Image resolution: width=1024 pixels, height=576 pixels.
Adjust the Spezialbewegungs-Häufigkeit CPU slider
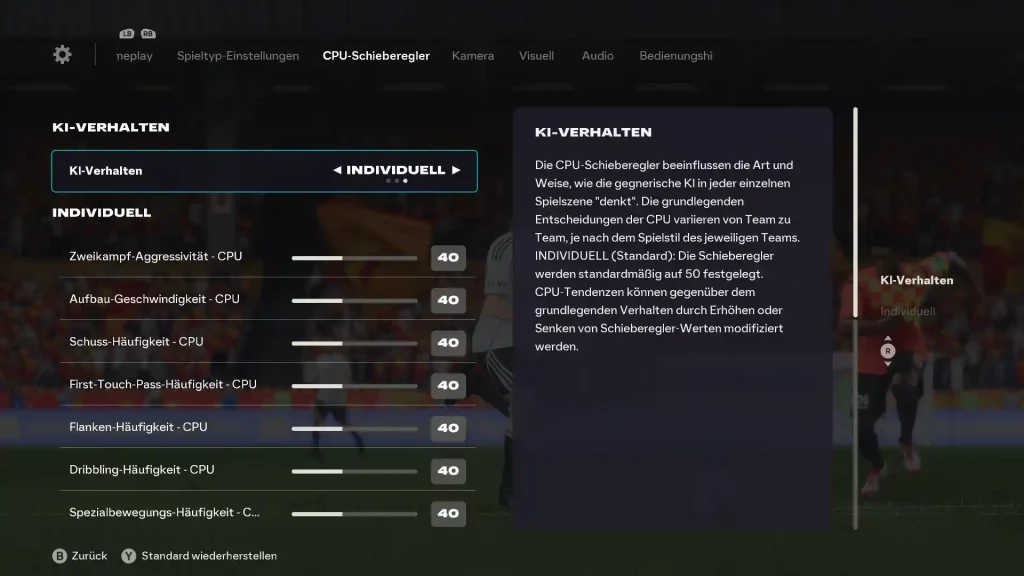[354, 513]
